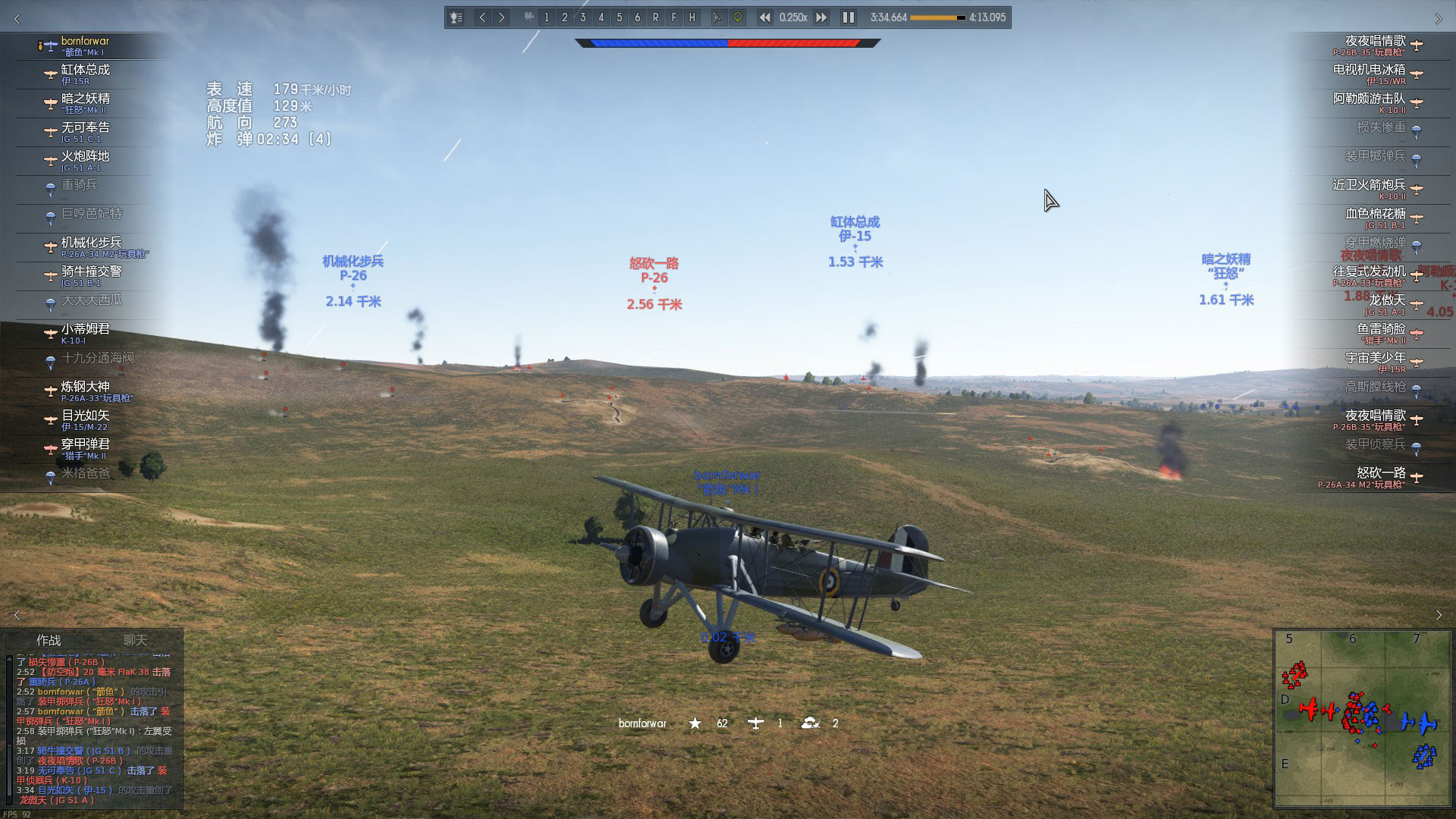Image resolution: width=1456 pixels, height=819 pixels.
Task: Switch to the next player view
Action: tap(501, 17)
